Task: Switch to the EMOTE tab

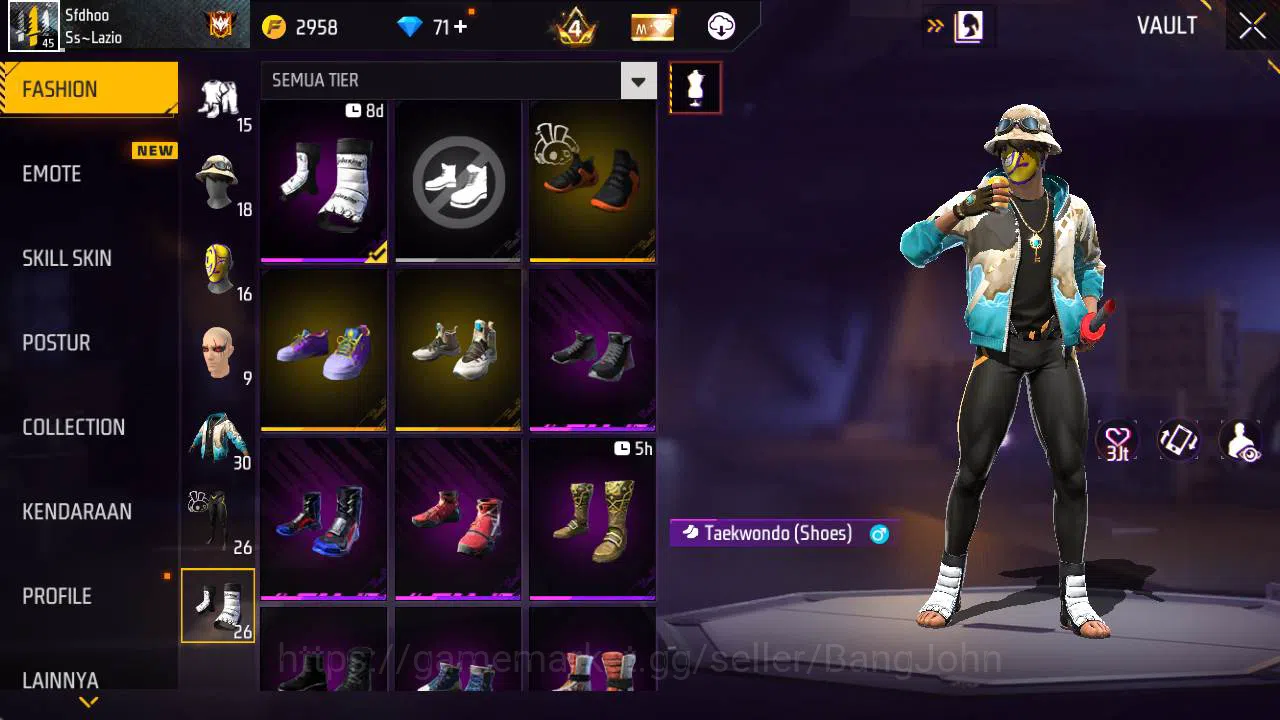Action: point(51,174)
